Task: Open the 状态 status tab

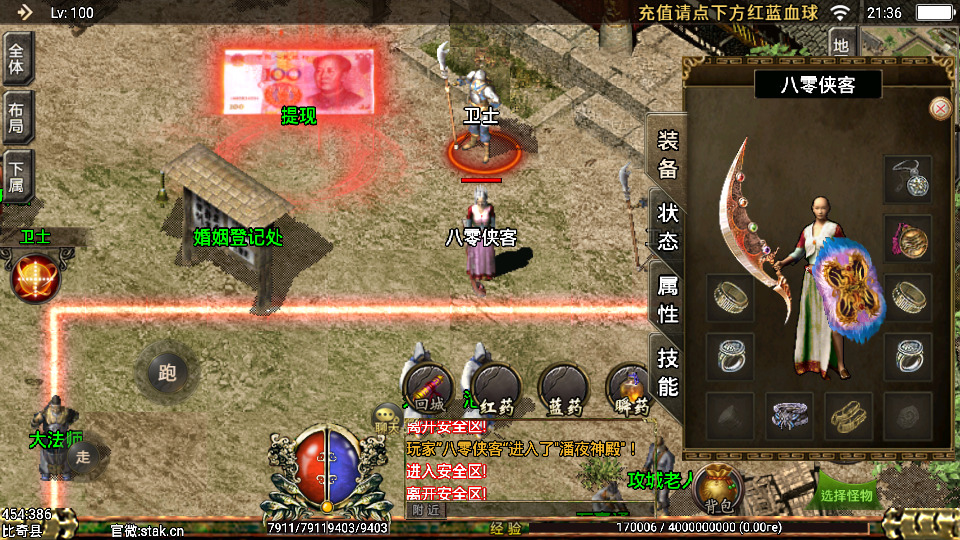Action: 667,226
